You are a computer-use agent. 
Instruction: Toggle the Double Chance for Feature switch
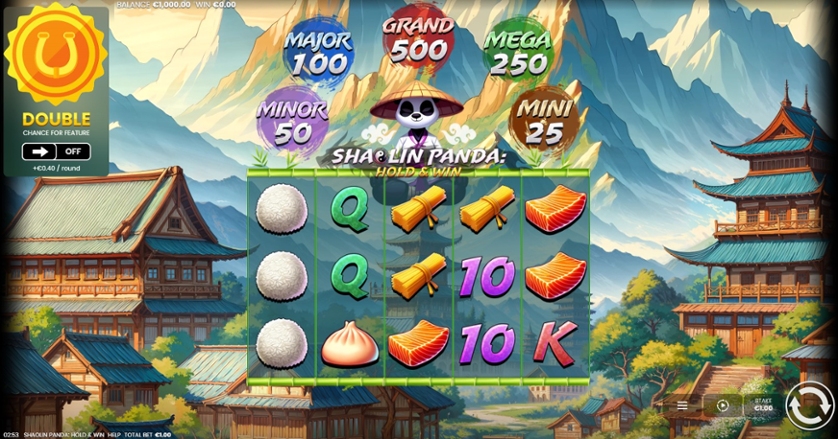[56, 152]
